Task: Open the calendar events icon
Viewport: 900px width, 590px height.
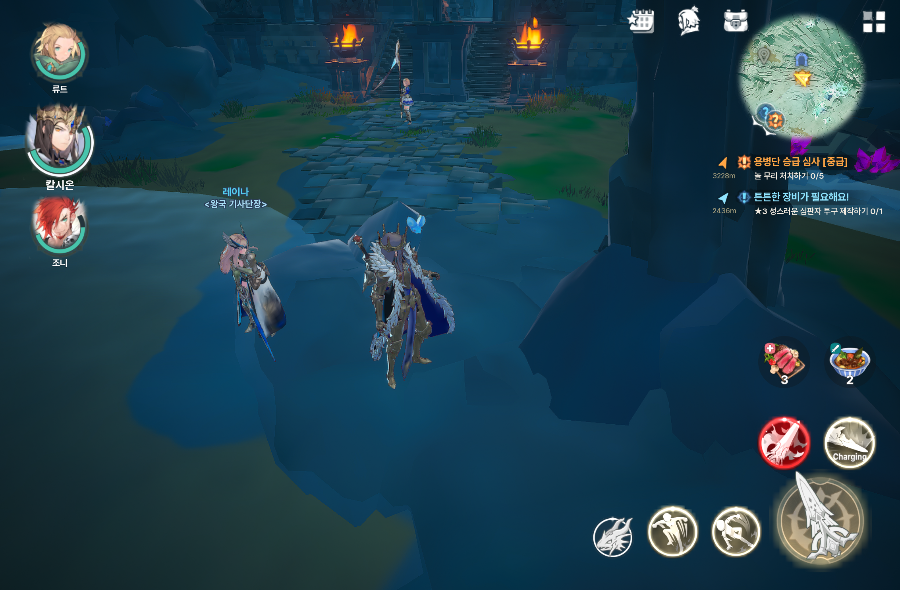Action: pos(641,21)
